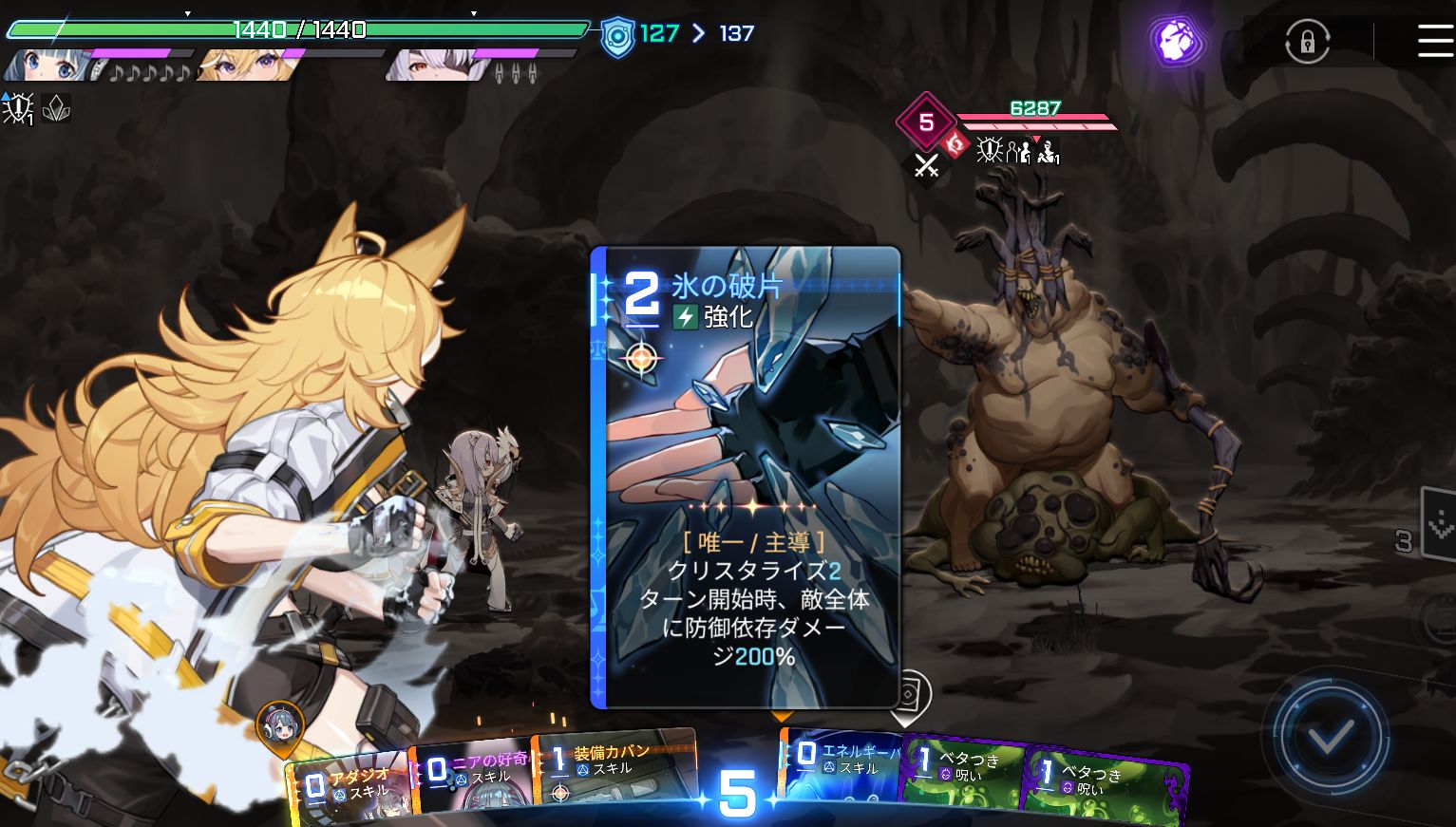Tap the purple cracked head icon

tap(1178, 42)
